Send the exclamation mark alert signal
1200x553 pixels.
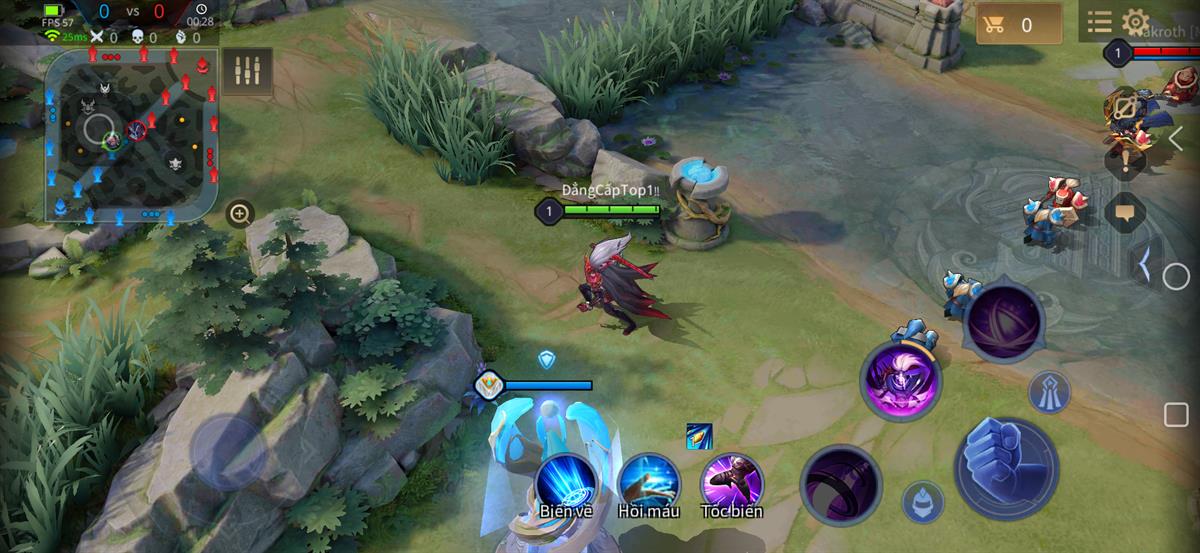coord(1125,158)
